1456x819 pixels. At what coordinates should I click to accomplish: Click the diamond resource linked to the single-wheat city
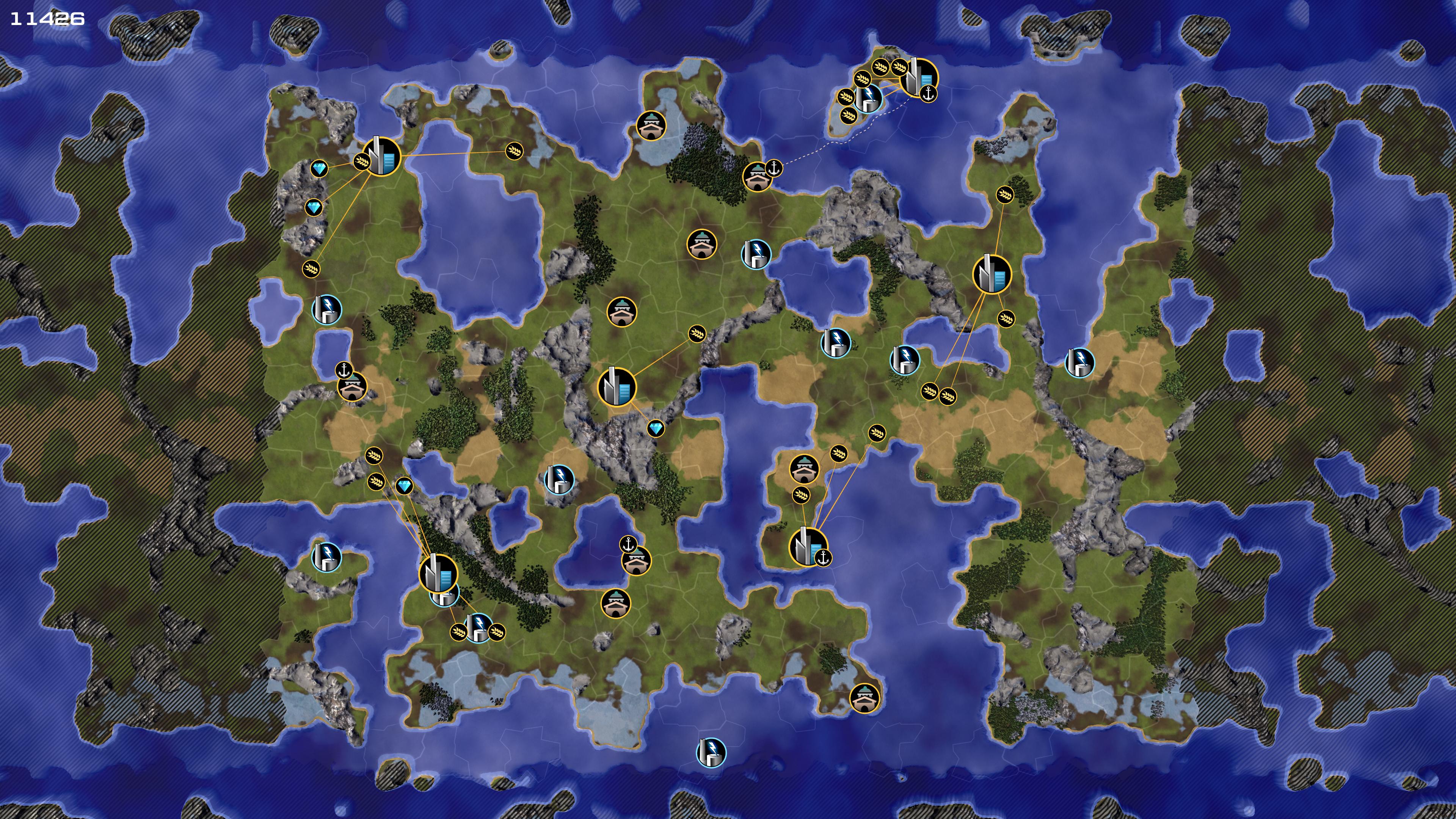tap(656, 429)
